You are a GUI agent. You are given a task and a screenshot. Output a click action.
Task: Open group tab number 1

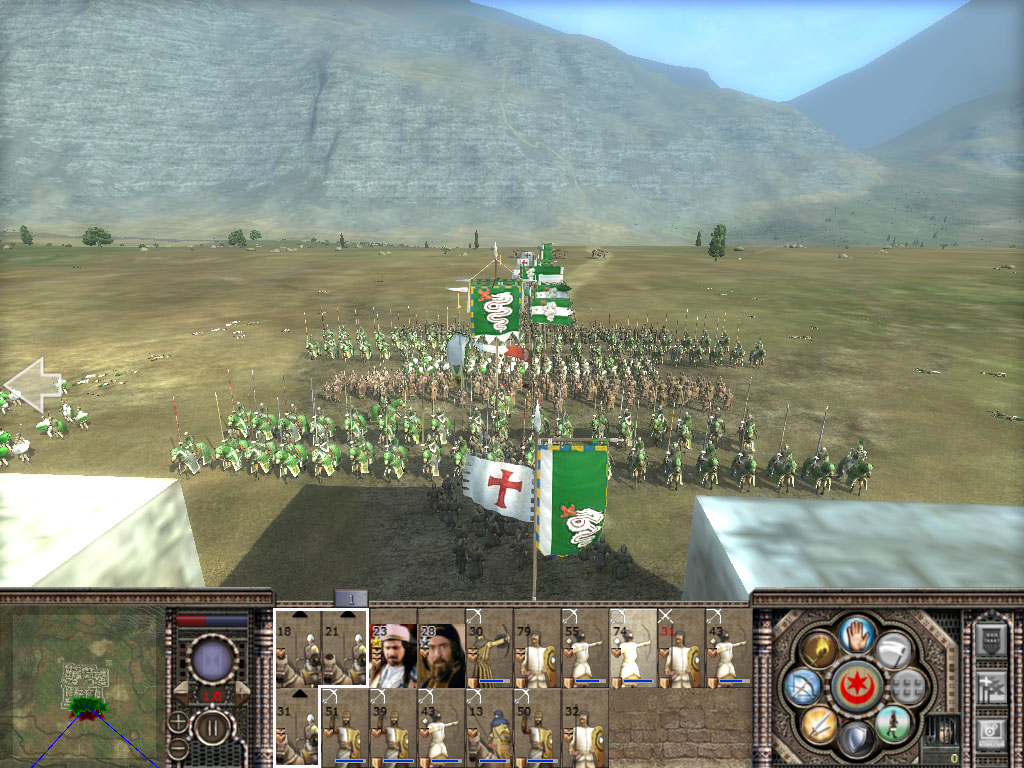(351, 598)
